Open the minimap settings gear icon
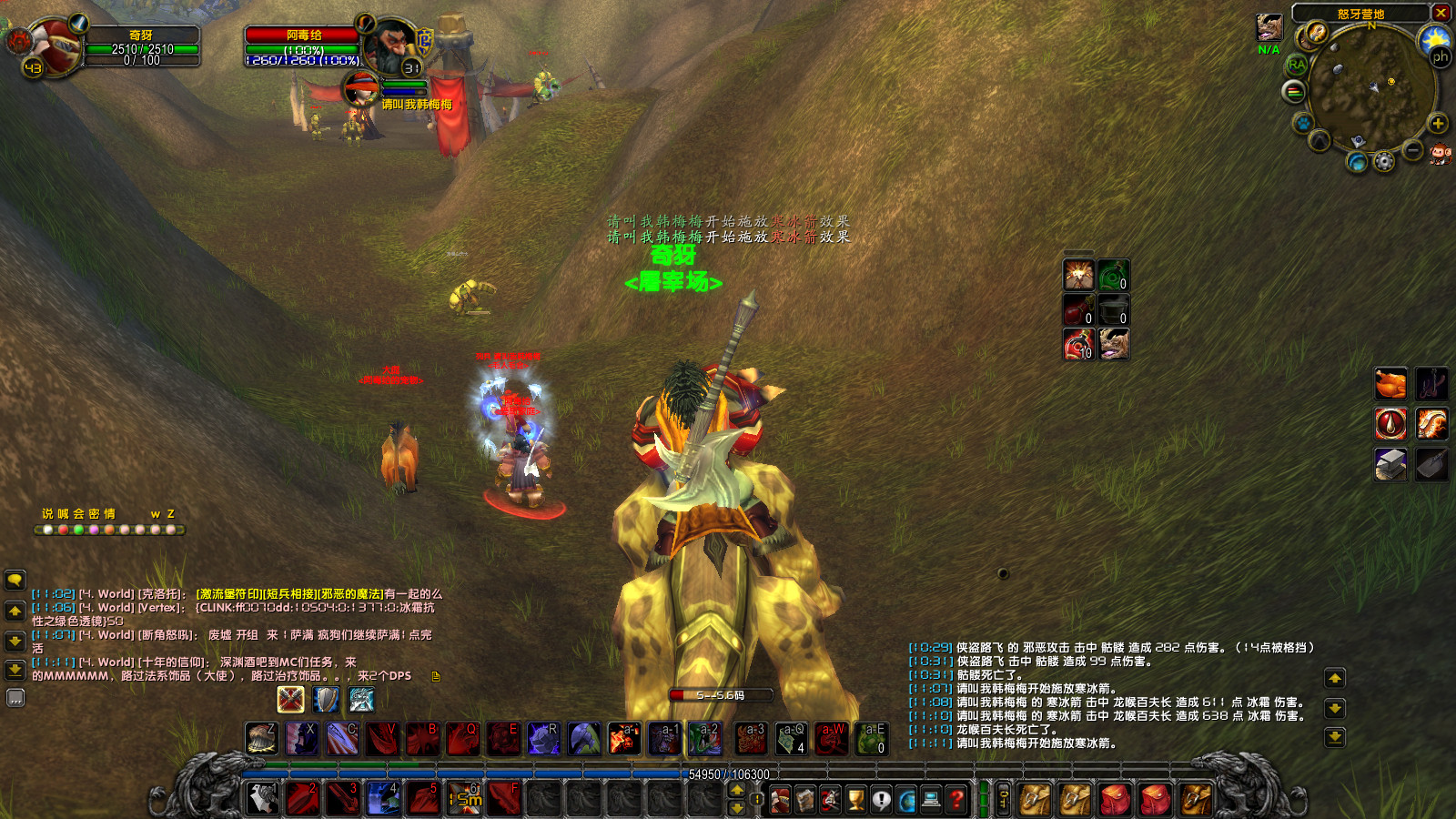 coord(1384,162)
